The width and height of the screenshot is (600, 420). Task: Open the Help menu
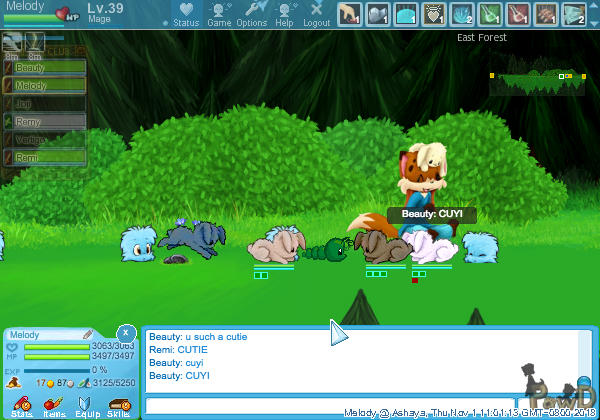(x=284, y=14)
